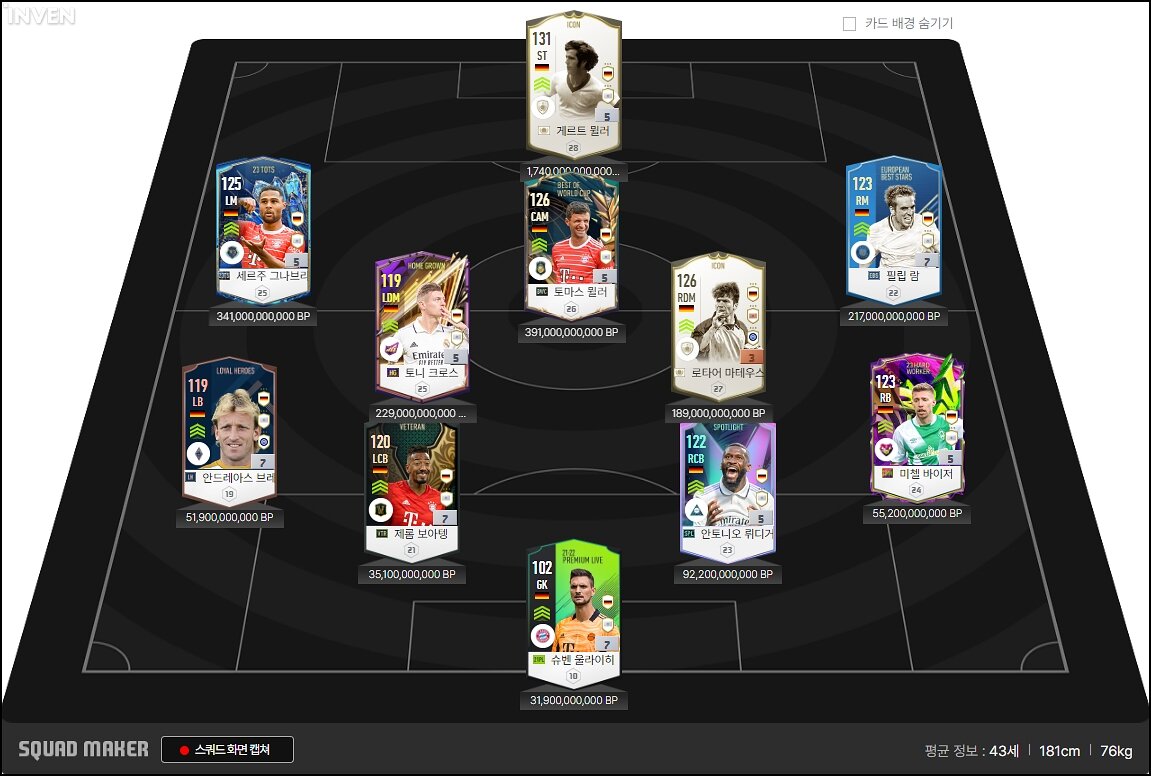The height and width of the screenshot is (776, 1151).
Task: Select the Andreas Brehme LB card
Action: click(x=229, y=431)
